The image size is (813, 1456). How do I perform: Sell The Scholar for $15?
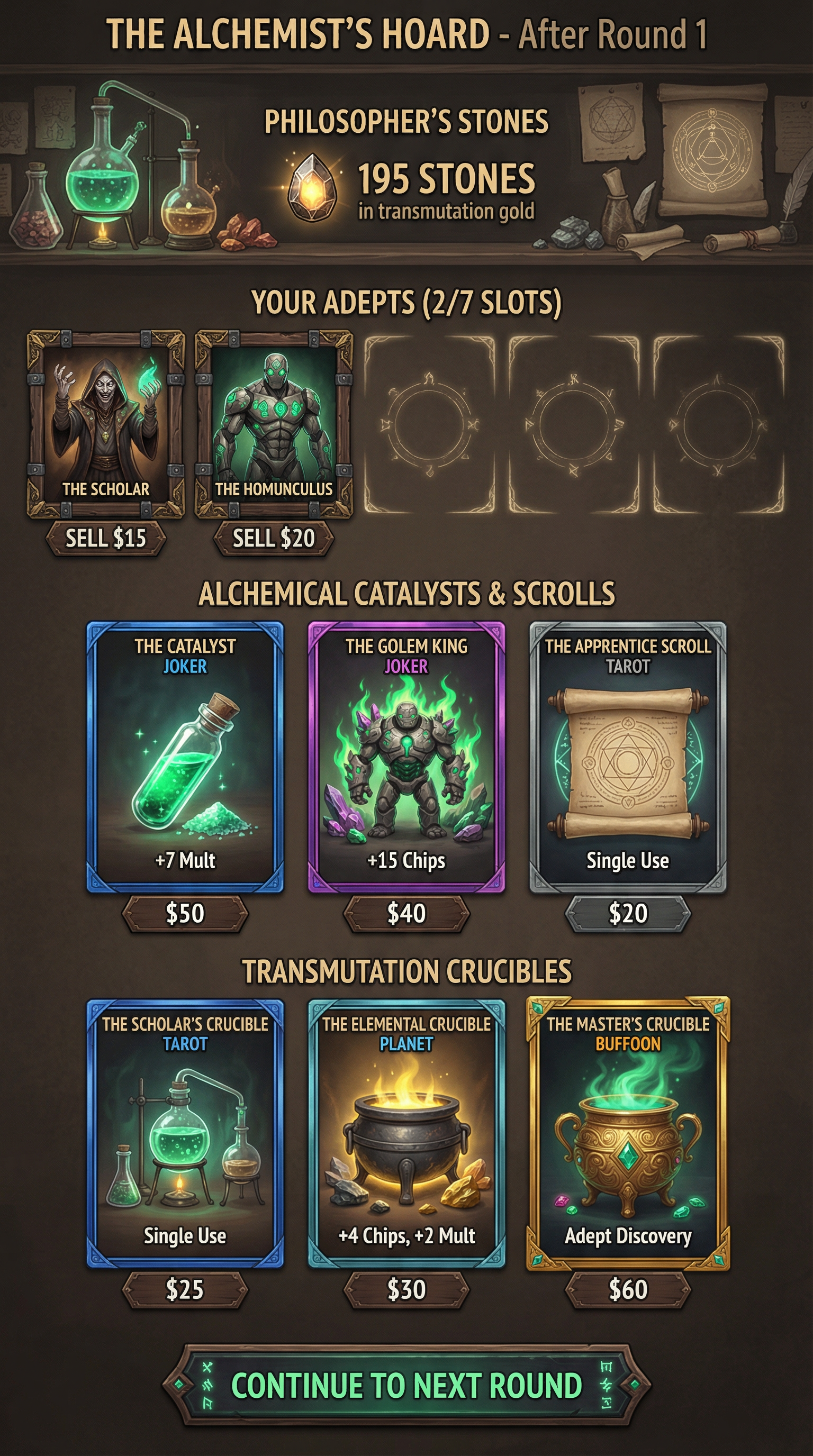tap(106, 538)
